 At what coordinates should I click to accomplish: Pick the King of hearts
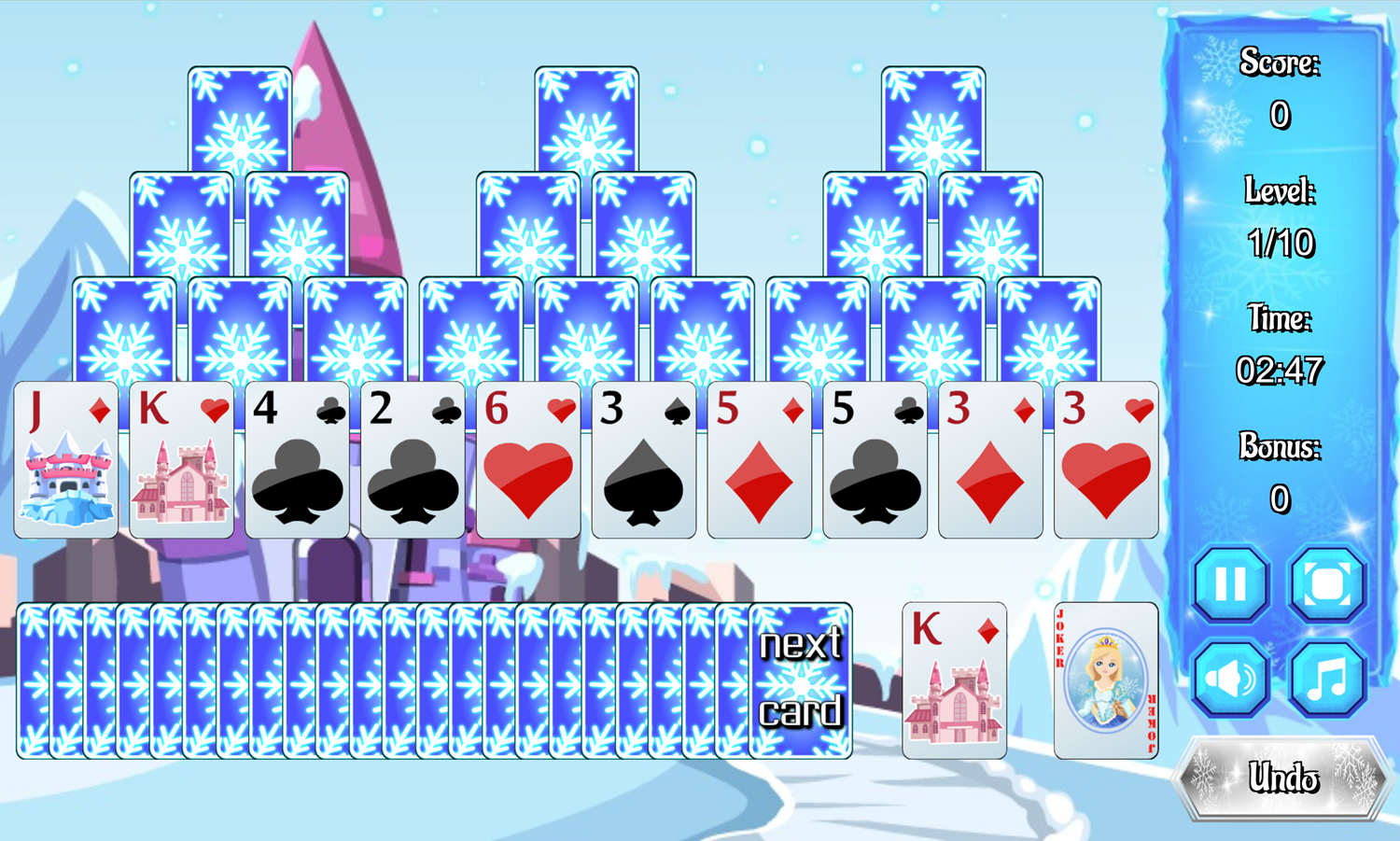pos(181,459)
